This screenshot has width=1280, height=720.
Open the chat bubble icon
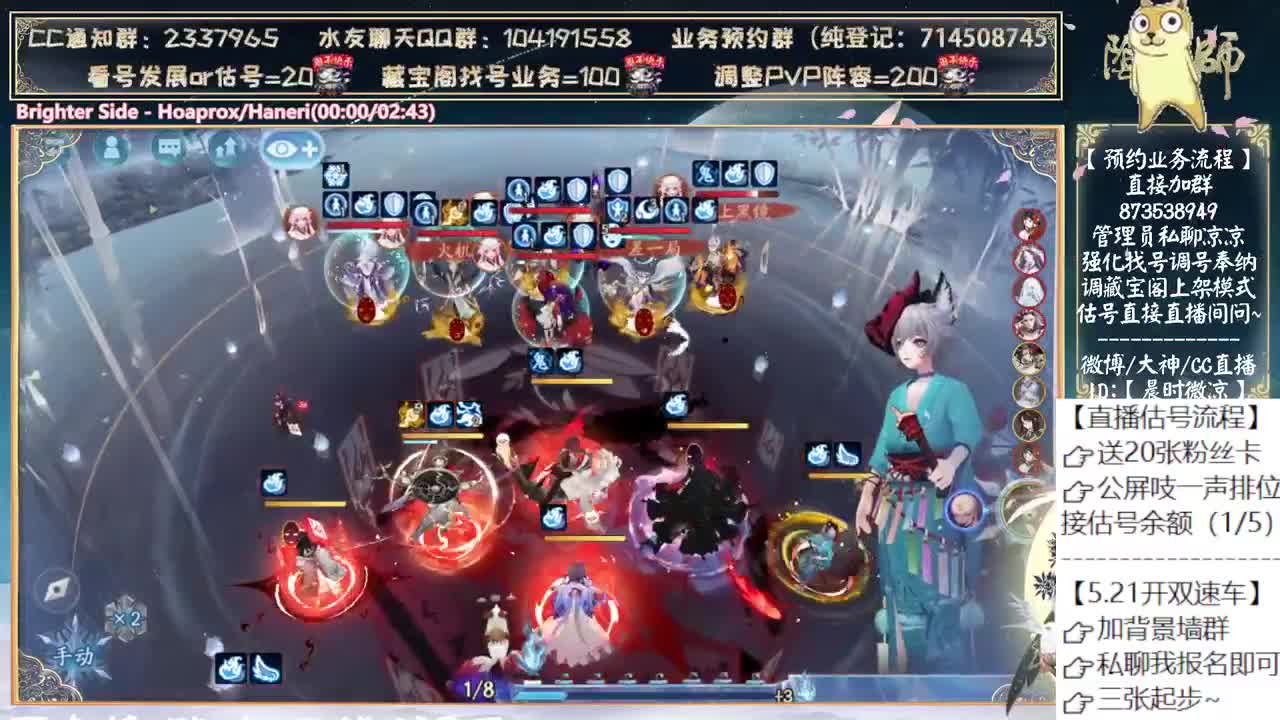(x=170, y=147)
